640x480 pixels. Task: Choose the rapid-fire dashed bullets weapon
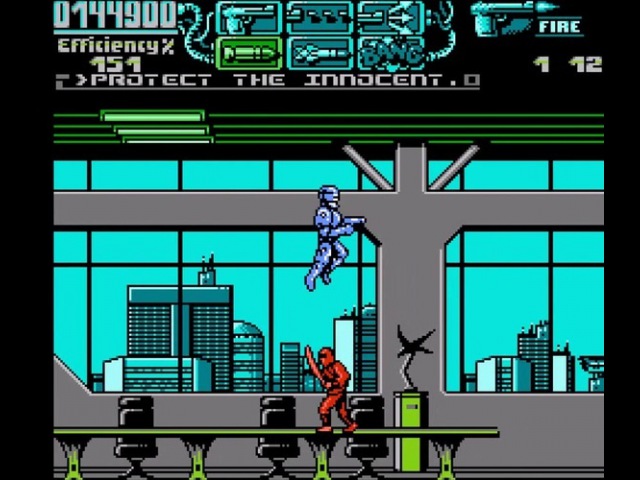318,17
